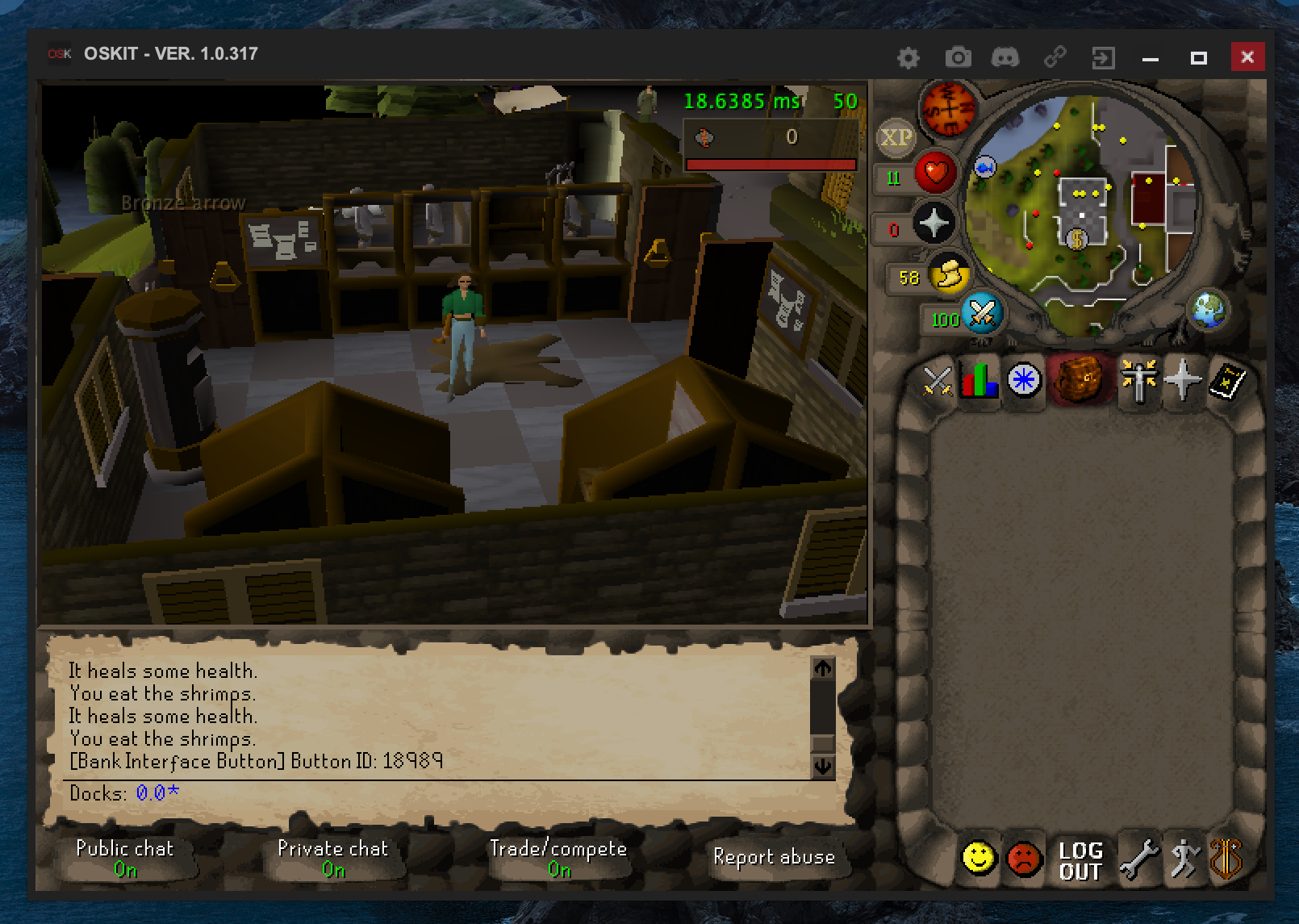Open the Emotes smiley icon
Viewport: 1299px width, 924px height.
coord(979,858)
